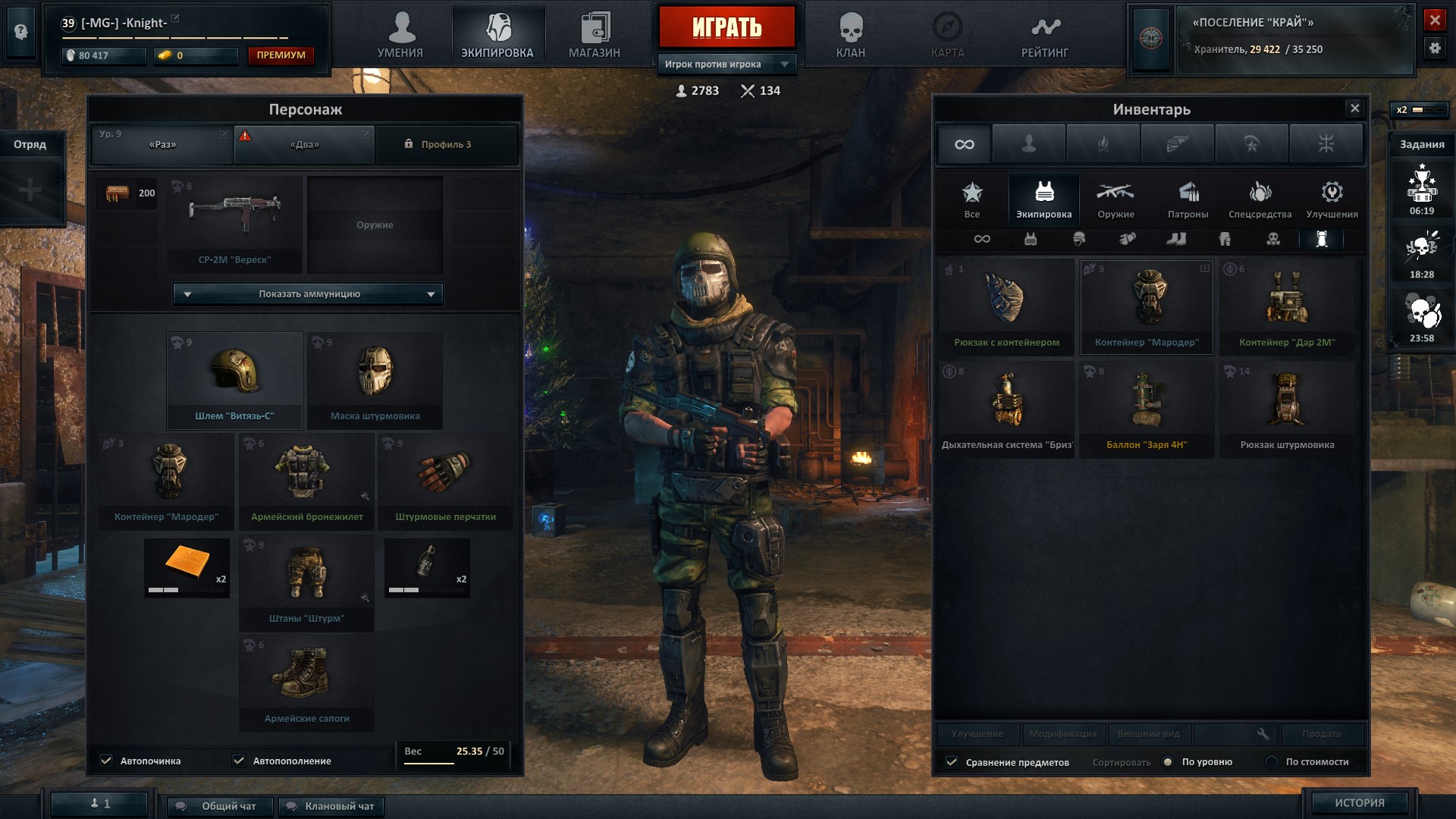The width and height of the screenshot is (1456, 819).
Task: Select Контейнер "Дар 2М" in inventory
Action: point(1286,306)
